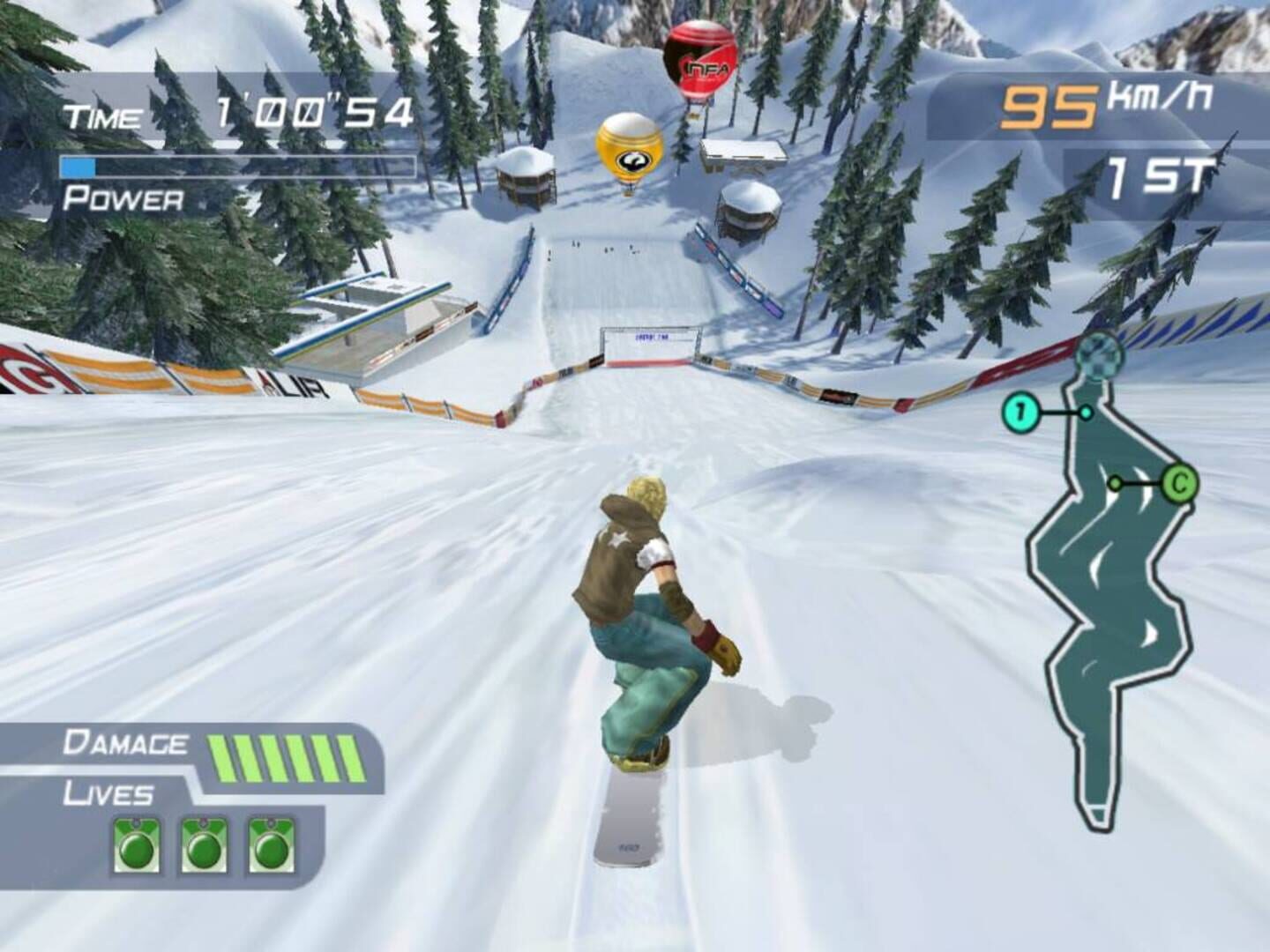Click the red INFA hot air balloon
This screenshot has width=1270, height=952.
click(699, 56)
